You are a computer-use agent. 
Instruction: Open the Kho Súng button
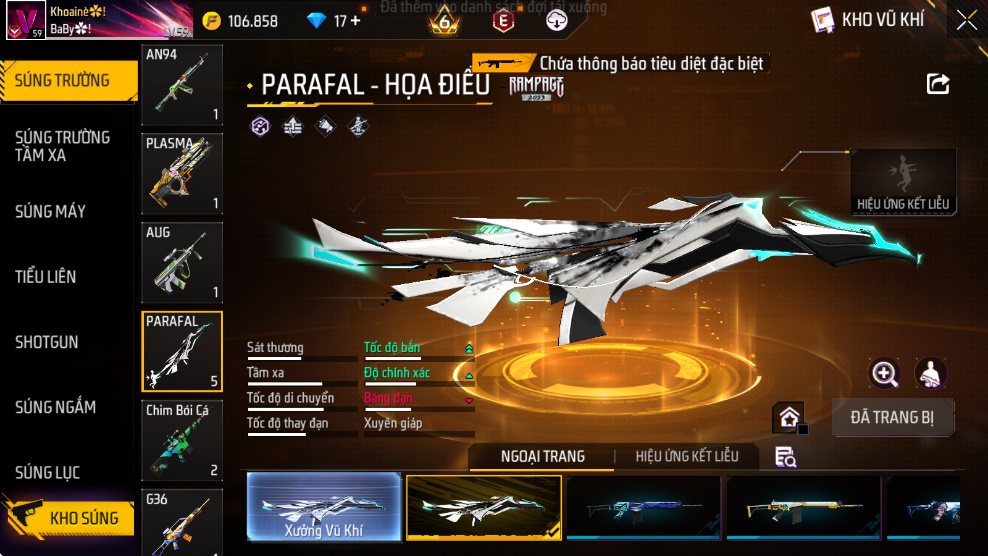[70, 518]
